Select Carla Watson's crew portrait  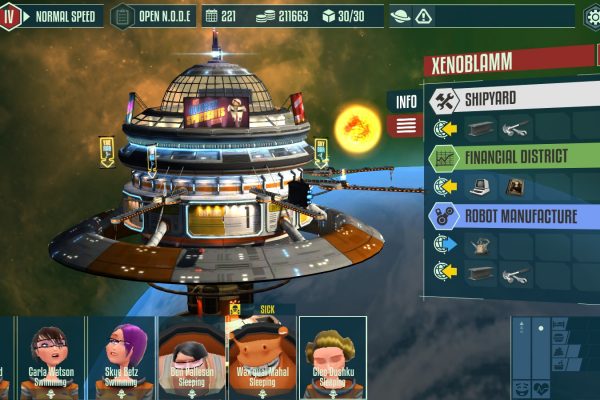51,355
